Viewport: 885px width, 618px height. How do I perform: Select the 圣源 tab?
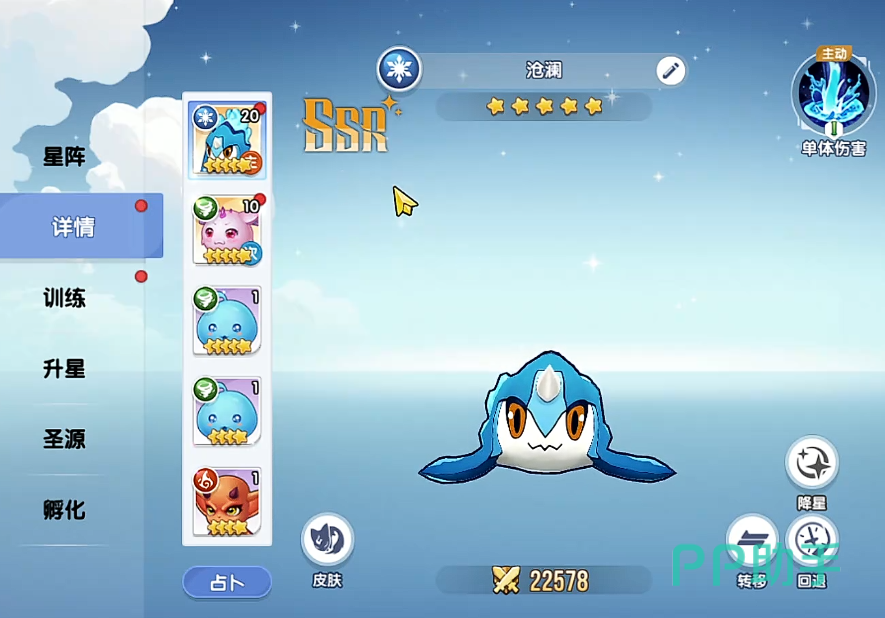pyautogui.click(x=64, y=439)
